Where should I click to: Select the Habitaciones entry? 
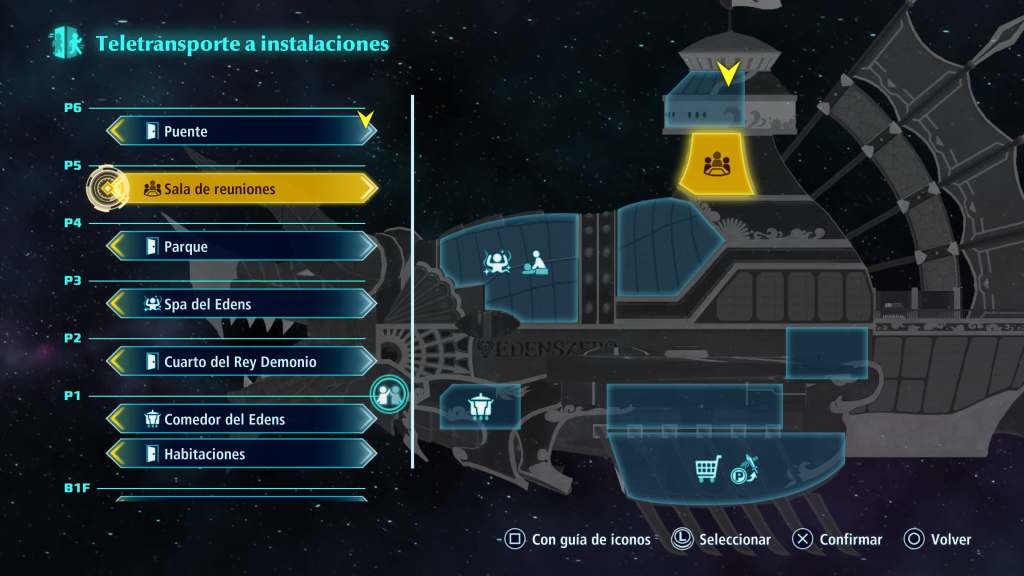click(x=241, y=454)
